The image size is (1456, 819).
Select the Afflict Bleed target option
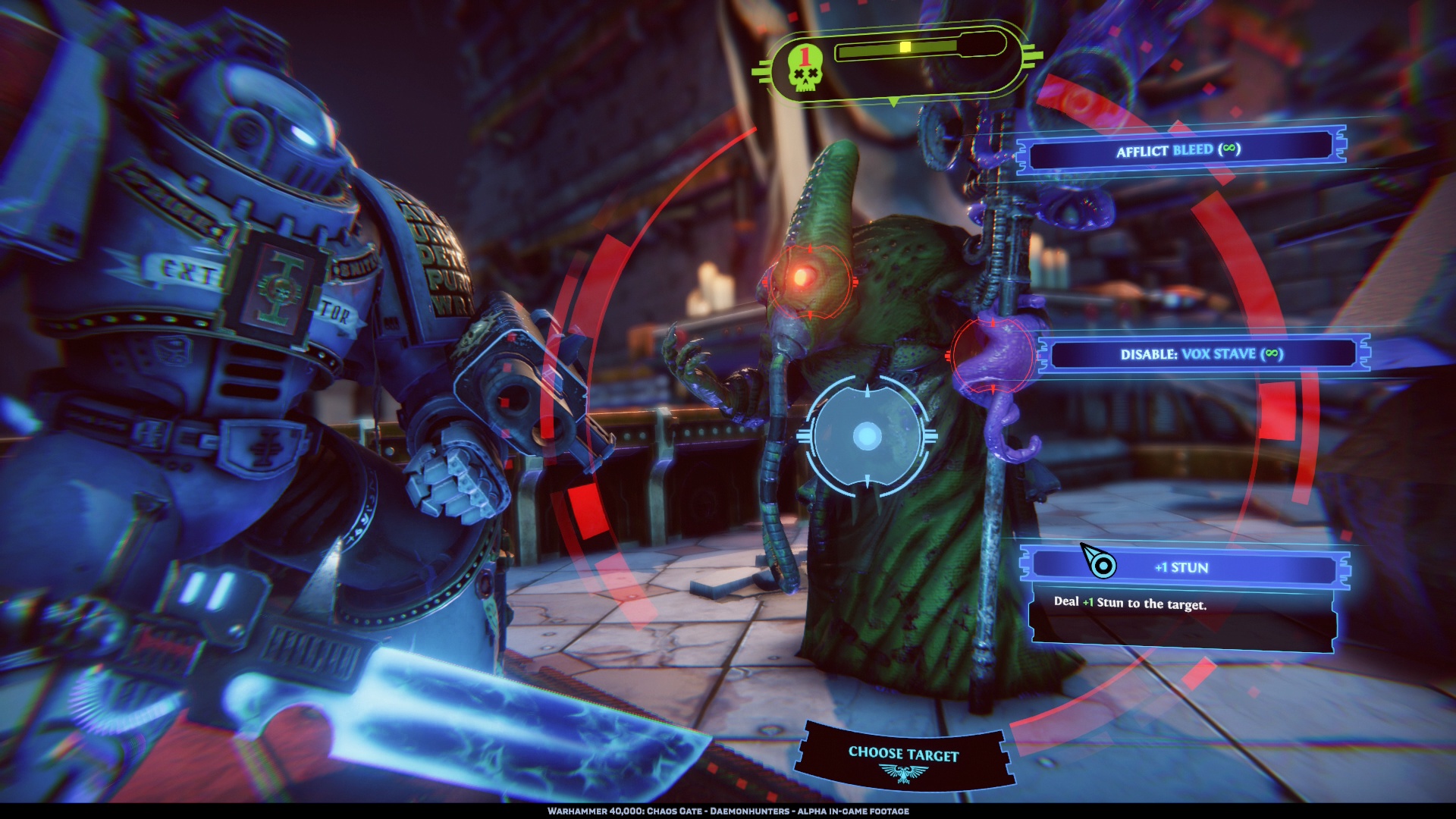1178,150
